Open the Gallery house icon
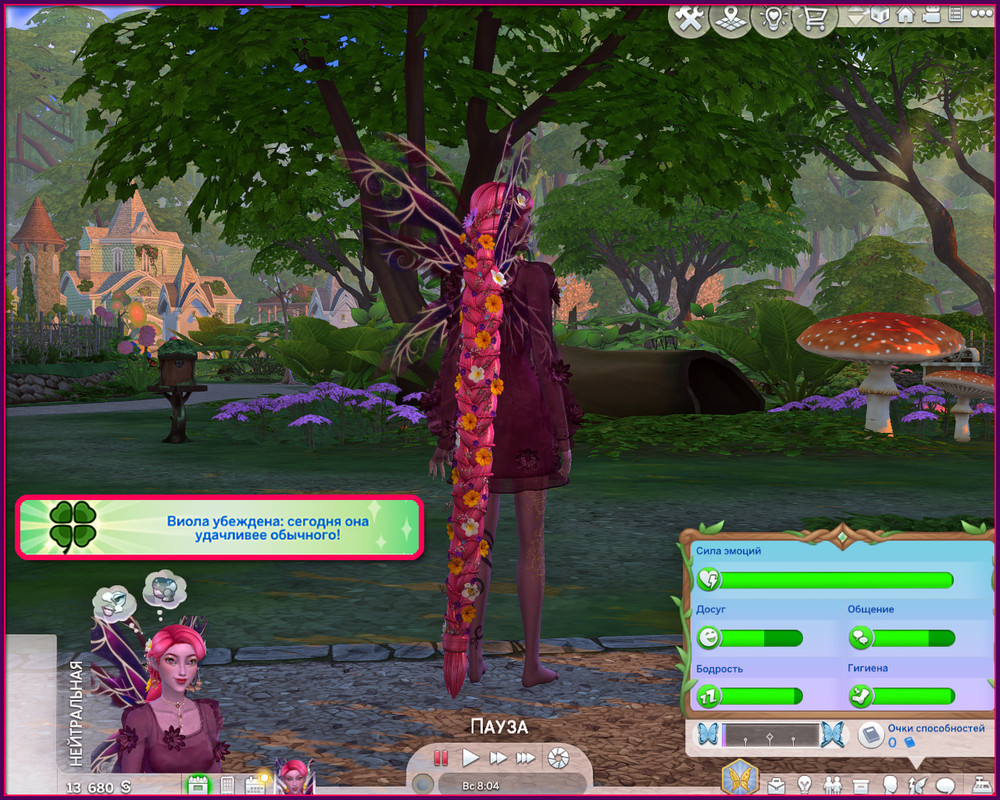The height and width of the screenshot is (800, 1000). 905,15
